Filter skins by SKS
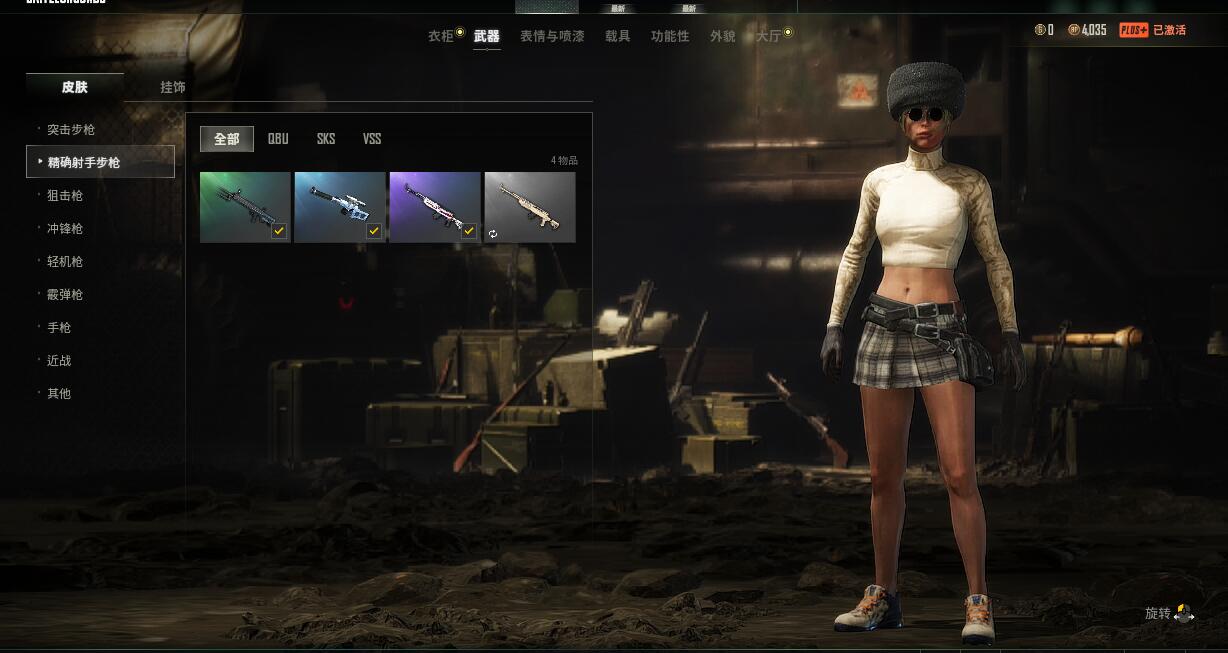This screenshot has height=653, width=1228. click(x=326, y=139)
